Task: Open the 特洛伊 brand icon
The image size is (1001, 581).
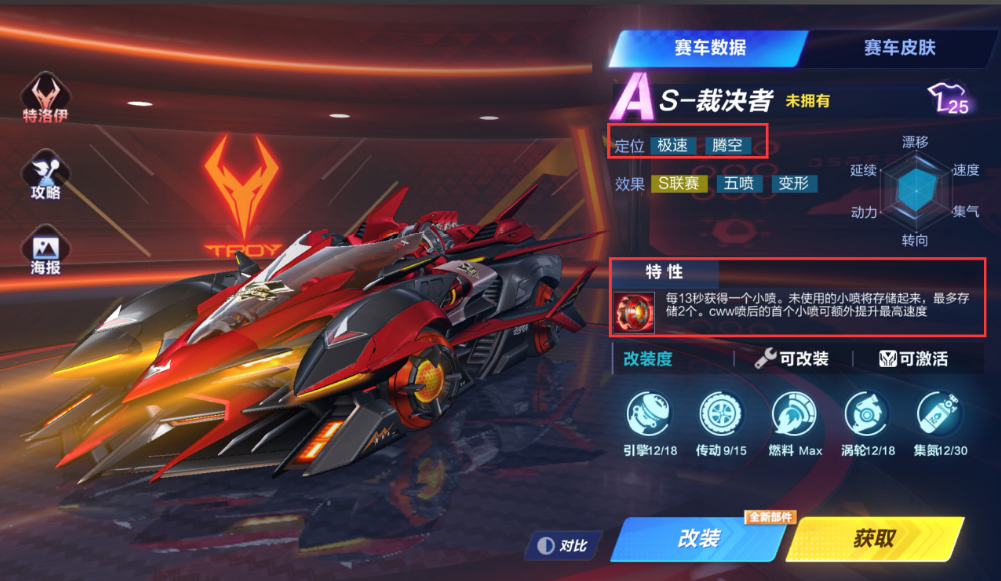Action: [46, 96]
